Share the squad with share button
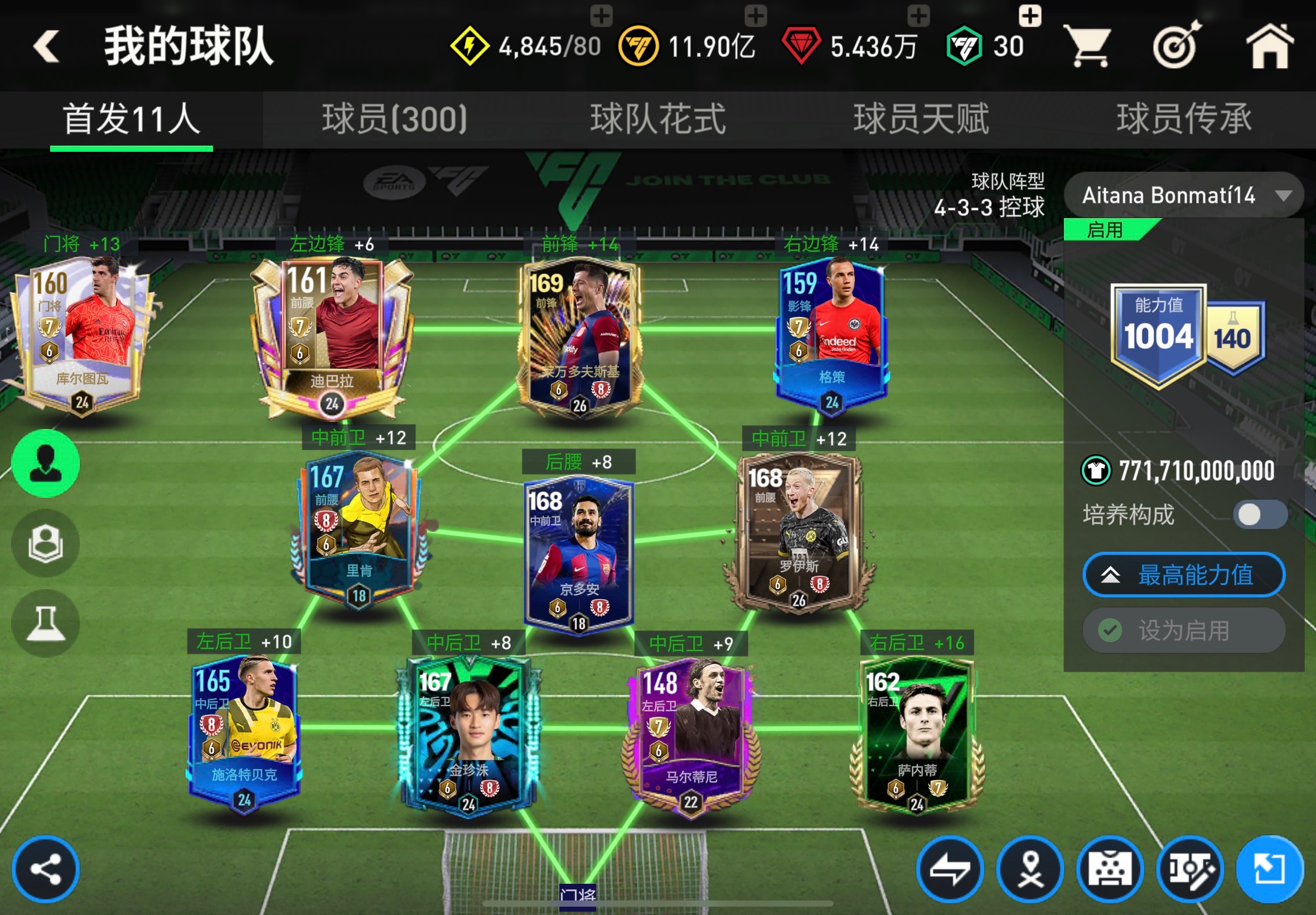The image size is (1316, 915). coord(46,869)
